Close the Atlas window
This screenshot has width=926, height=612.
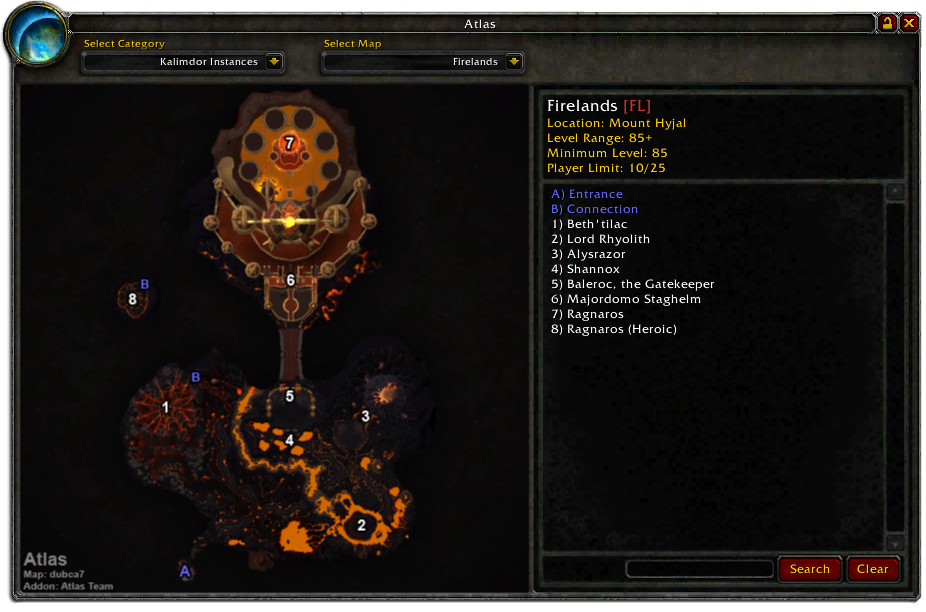click(x=909, y=23)
